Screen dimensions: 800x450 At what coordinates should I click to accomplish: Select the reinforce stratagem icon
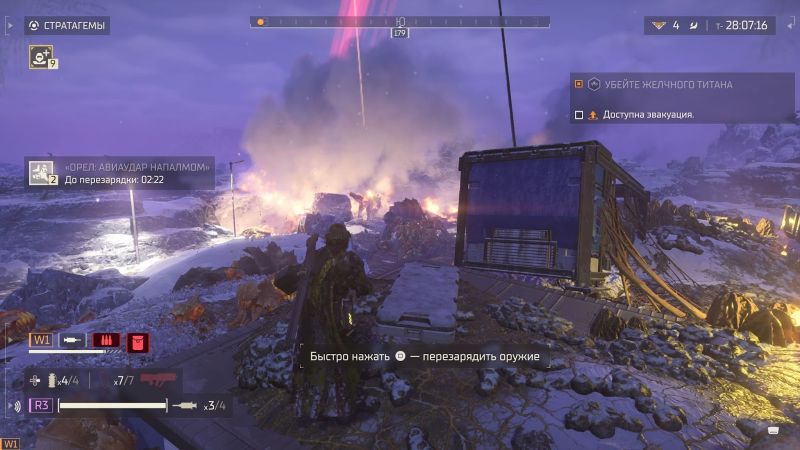42,56
